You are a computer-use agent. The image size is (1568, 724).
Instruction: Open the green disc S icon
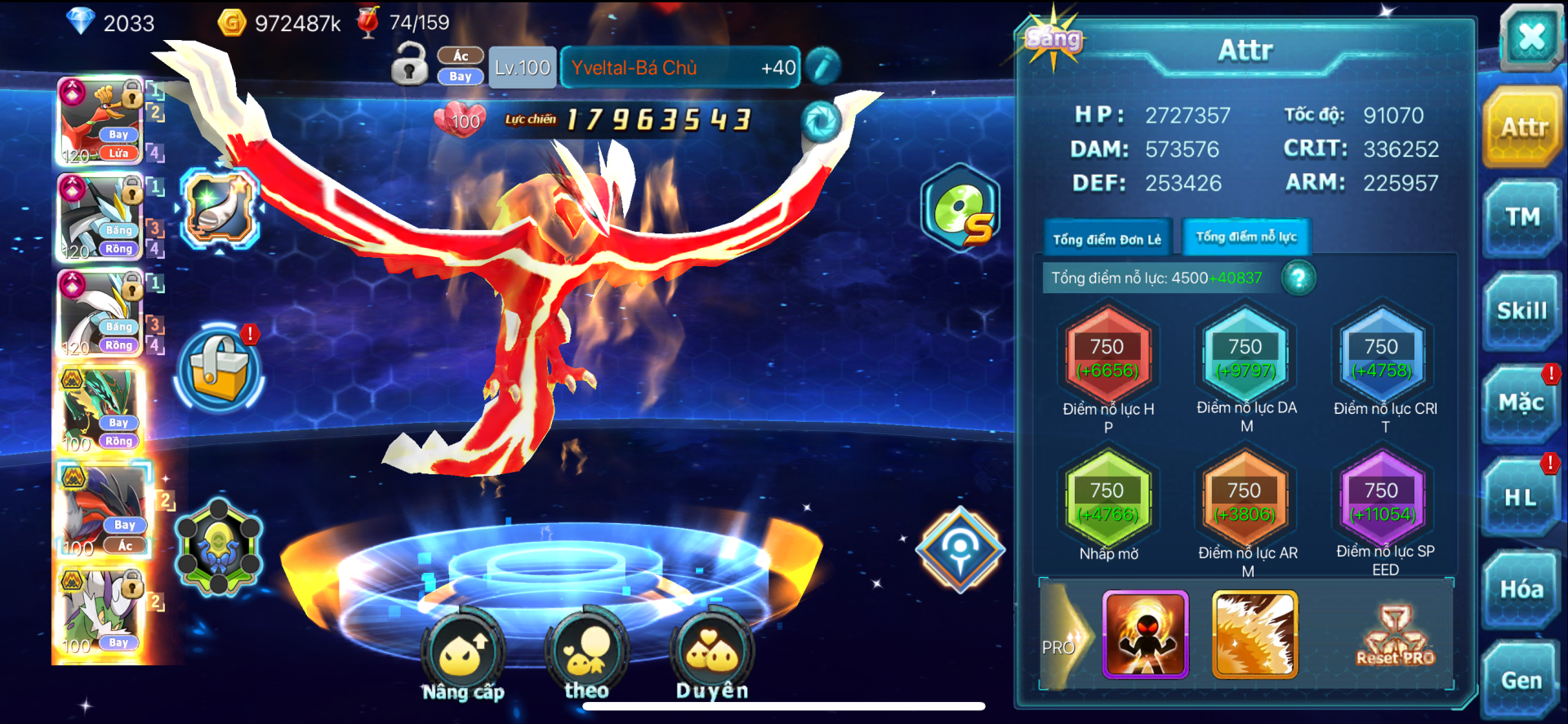961,208
